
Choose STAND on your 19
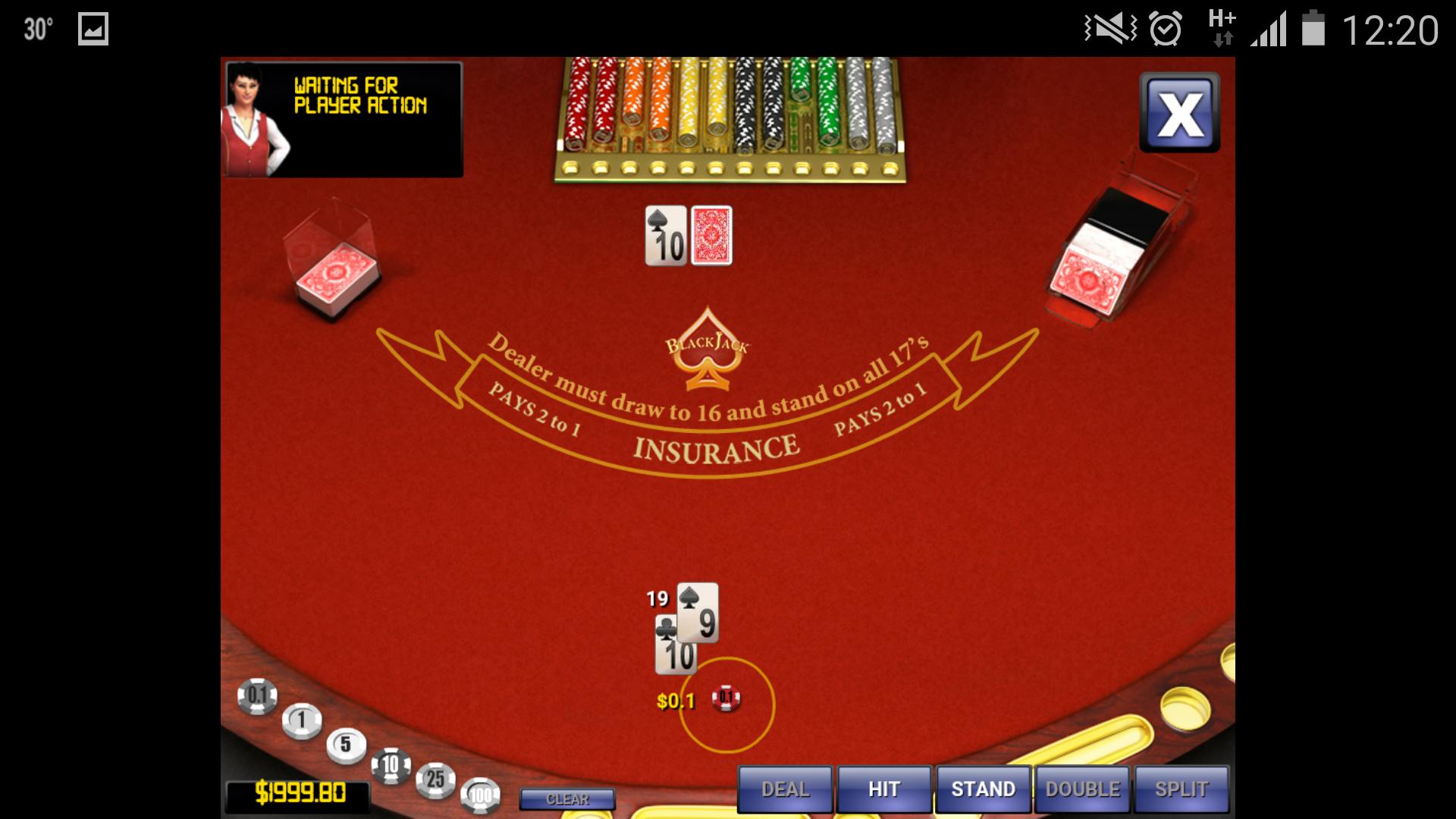pyautogui.click(x=982, y=788)
